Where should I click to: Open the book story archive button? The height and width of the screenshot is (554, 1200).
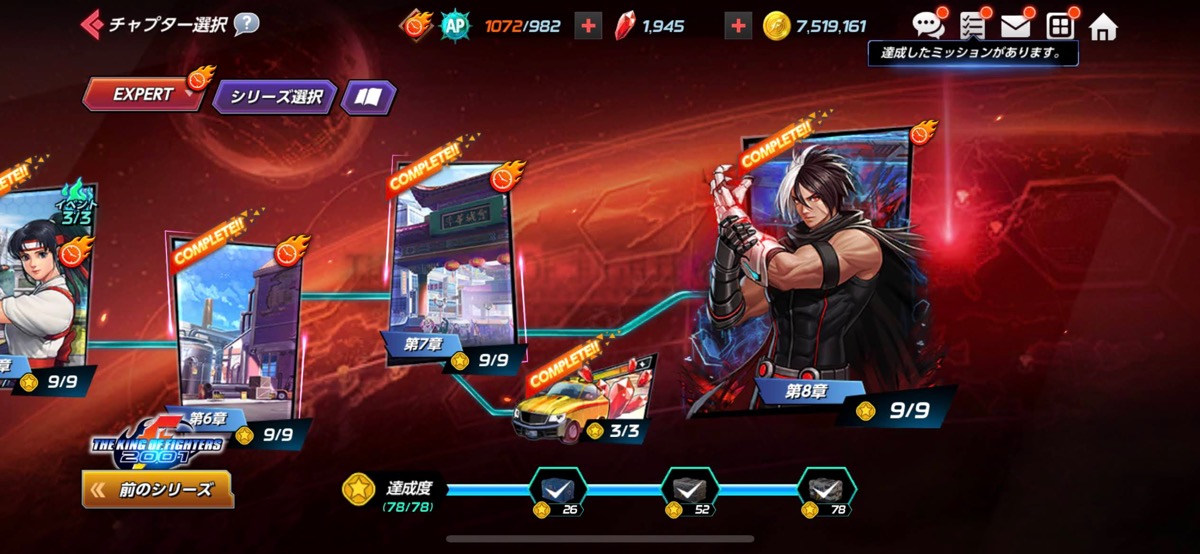[368, 97]
